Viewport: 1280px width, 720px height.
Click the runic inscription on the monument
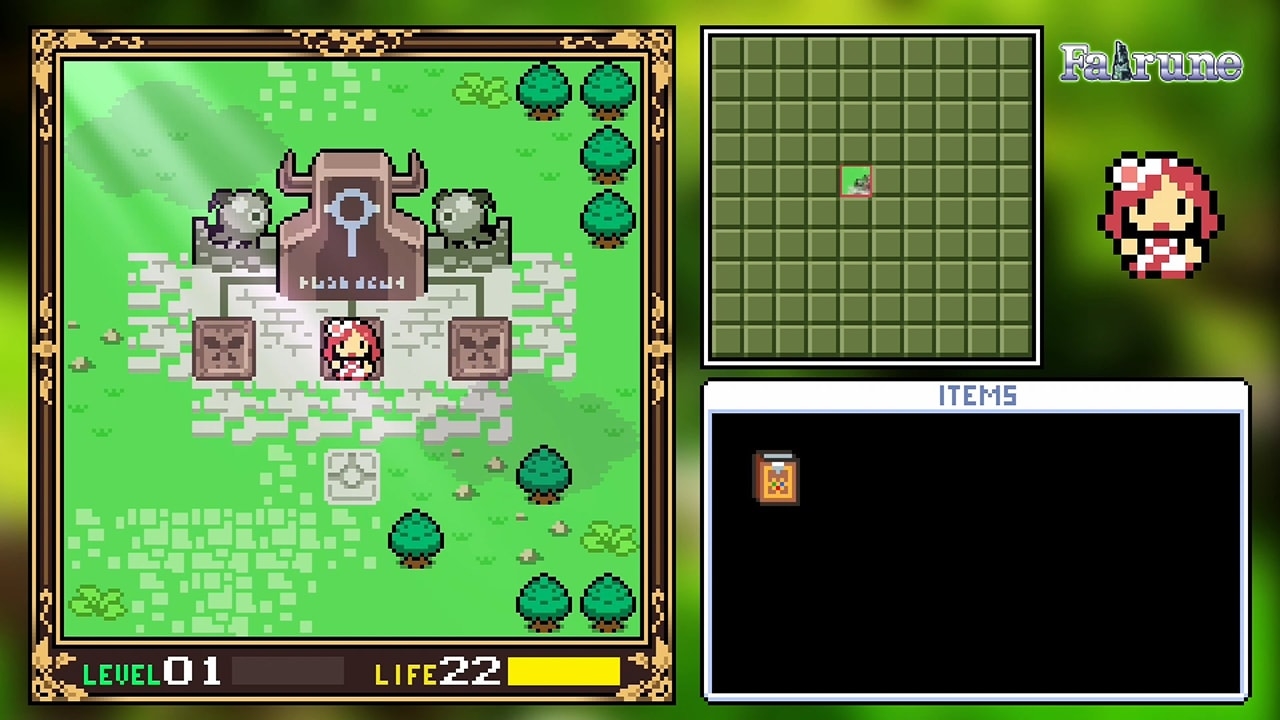[x=350, y=282]
